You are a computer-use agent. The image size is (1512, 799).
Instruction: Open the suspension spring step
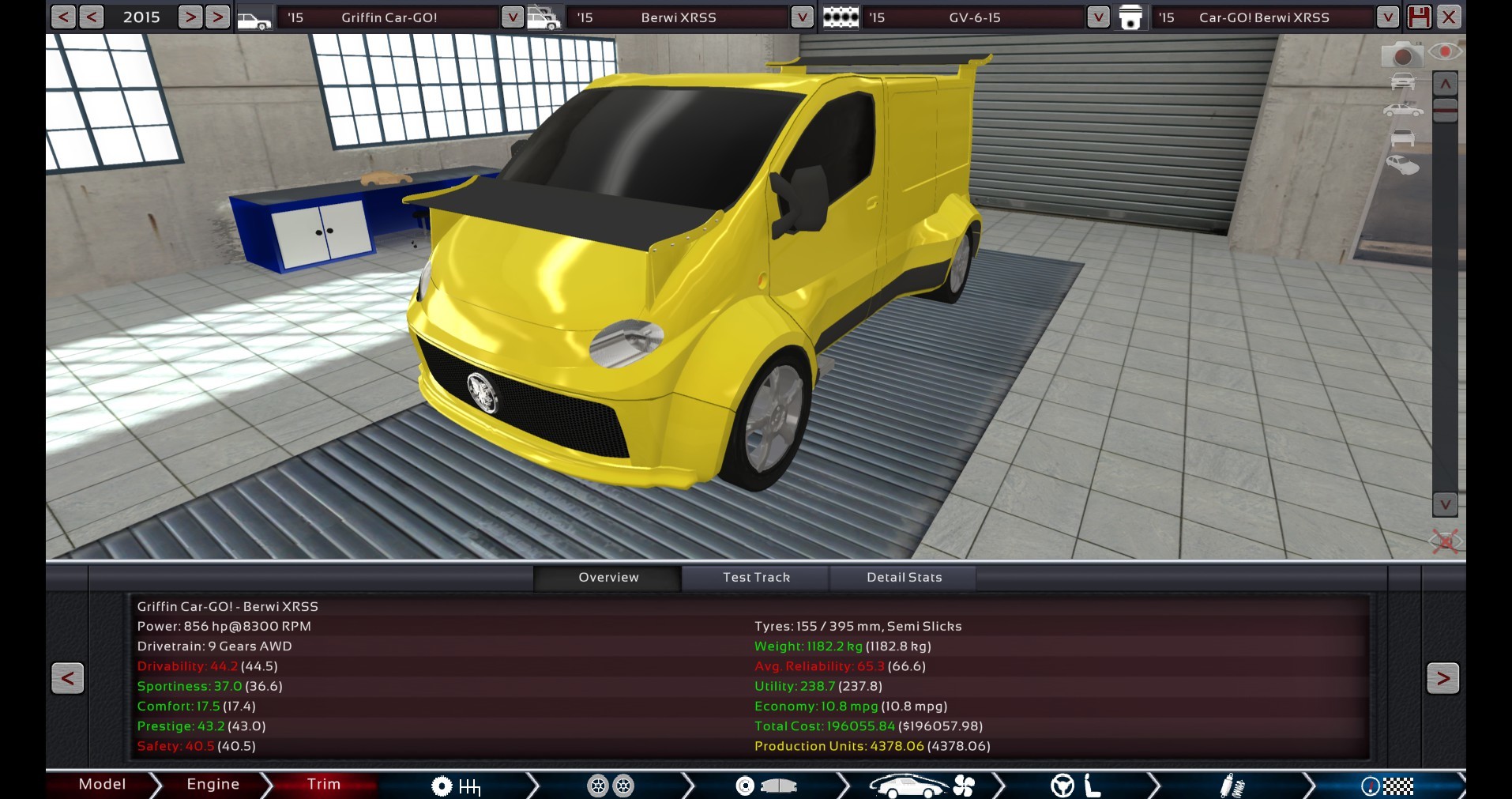tap(1231, 786)
